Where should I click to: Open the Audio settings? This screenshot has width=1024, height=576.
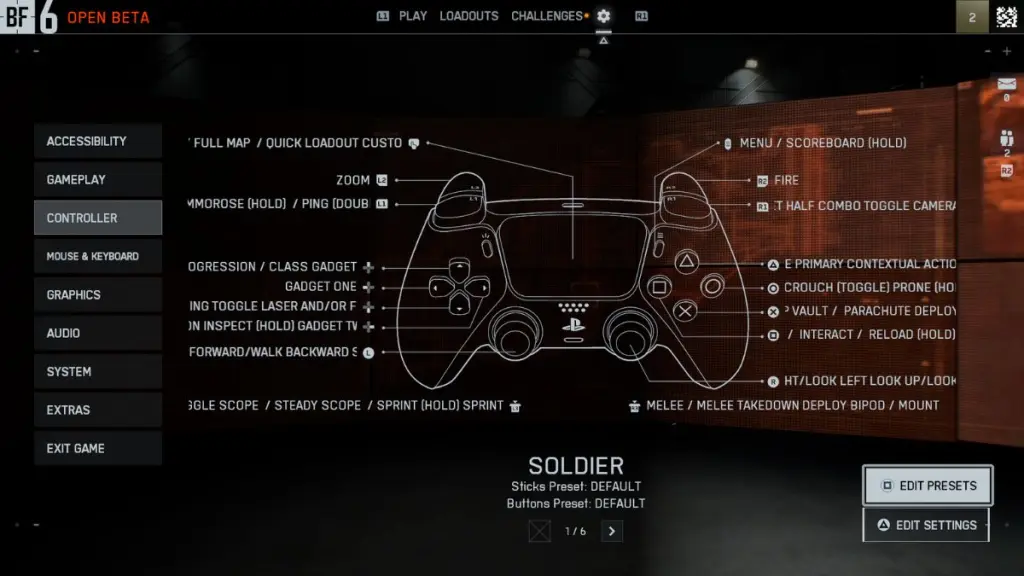pos(97,333)
